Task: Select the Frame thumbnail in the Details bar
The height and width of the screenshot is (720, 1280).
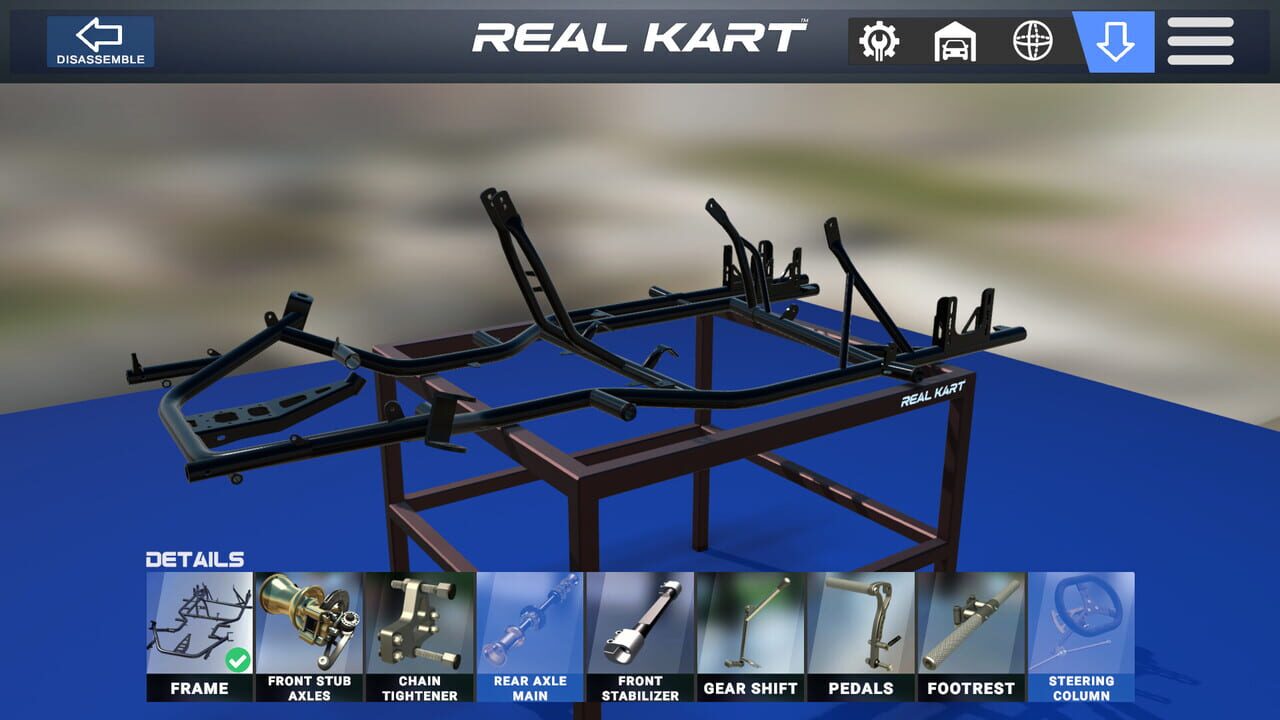Action: tap(200, 620)
